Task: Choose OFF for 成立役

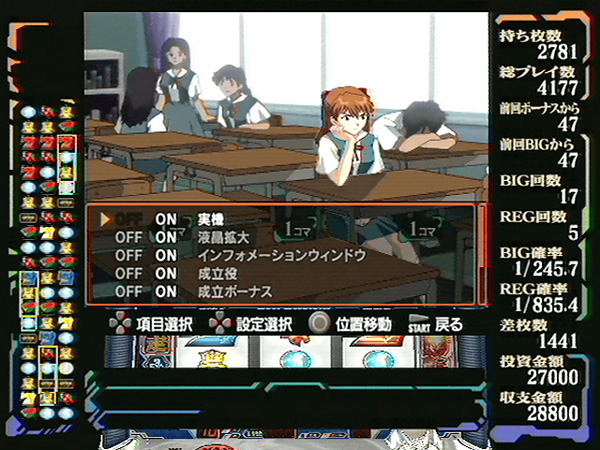Action: 129,273
